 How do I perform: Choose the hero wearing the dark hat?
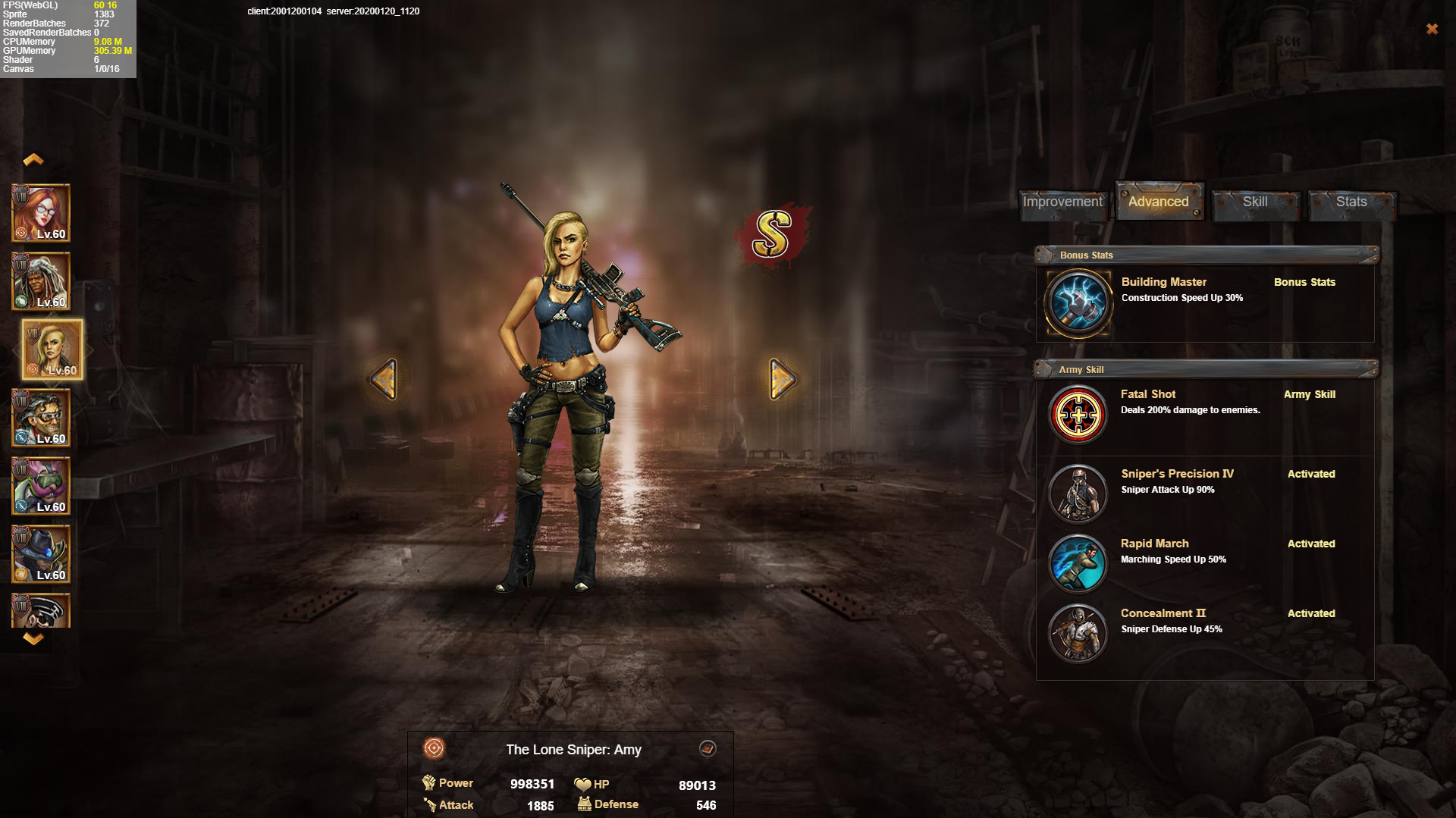(41, 555)
